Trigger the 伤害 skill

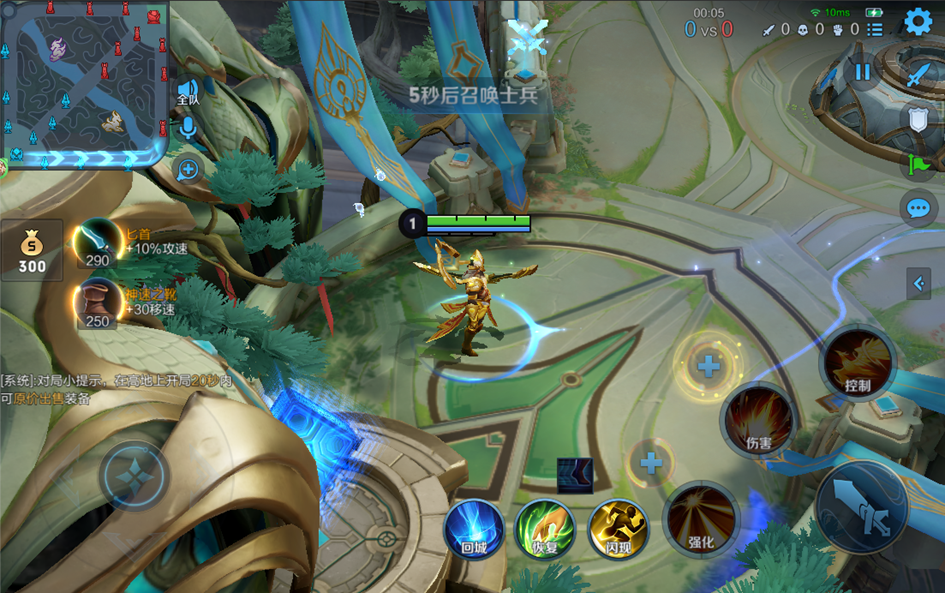759,420
